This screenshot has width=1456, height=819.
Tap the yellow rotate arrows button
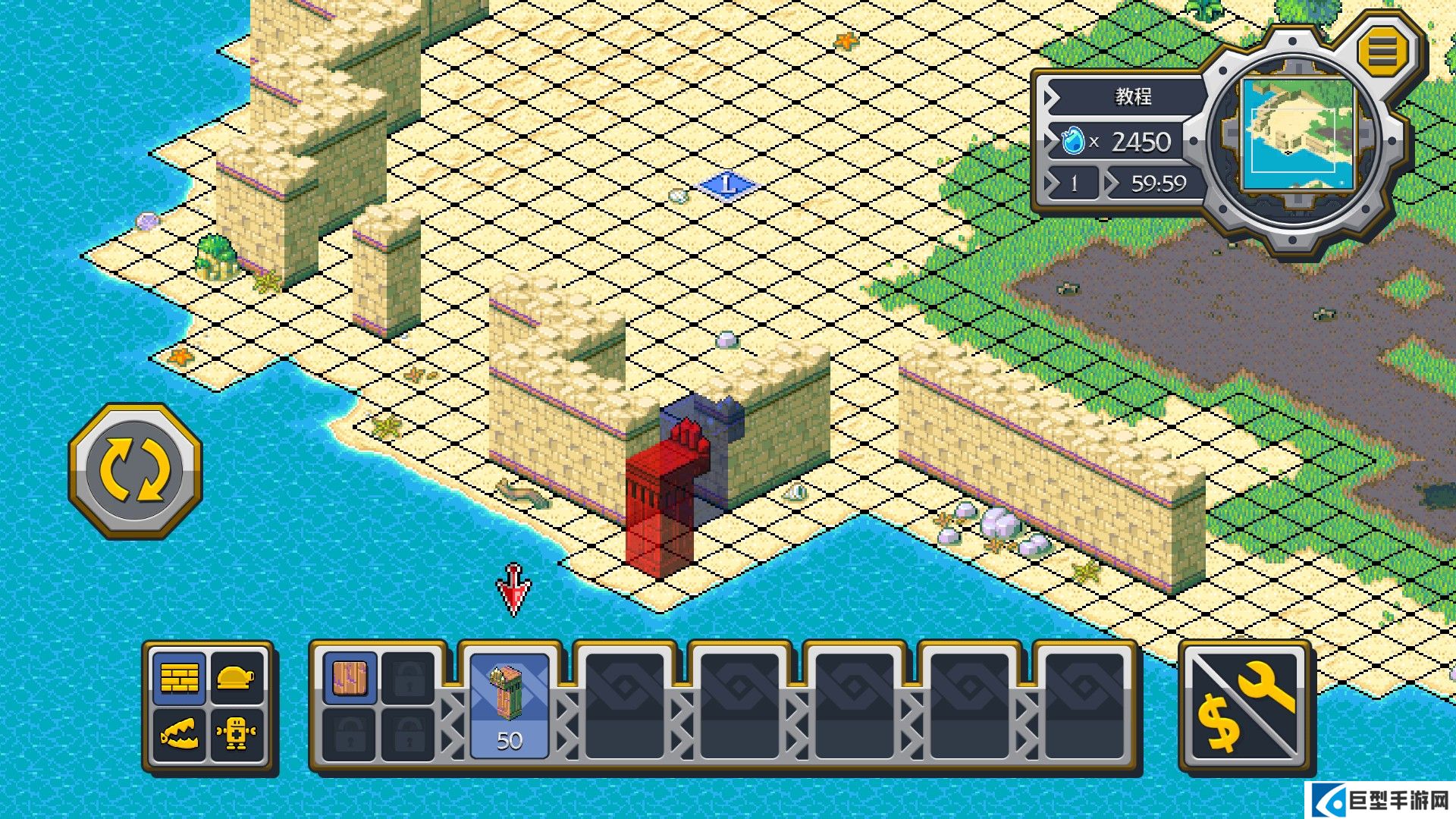tap(136, 470)
